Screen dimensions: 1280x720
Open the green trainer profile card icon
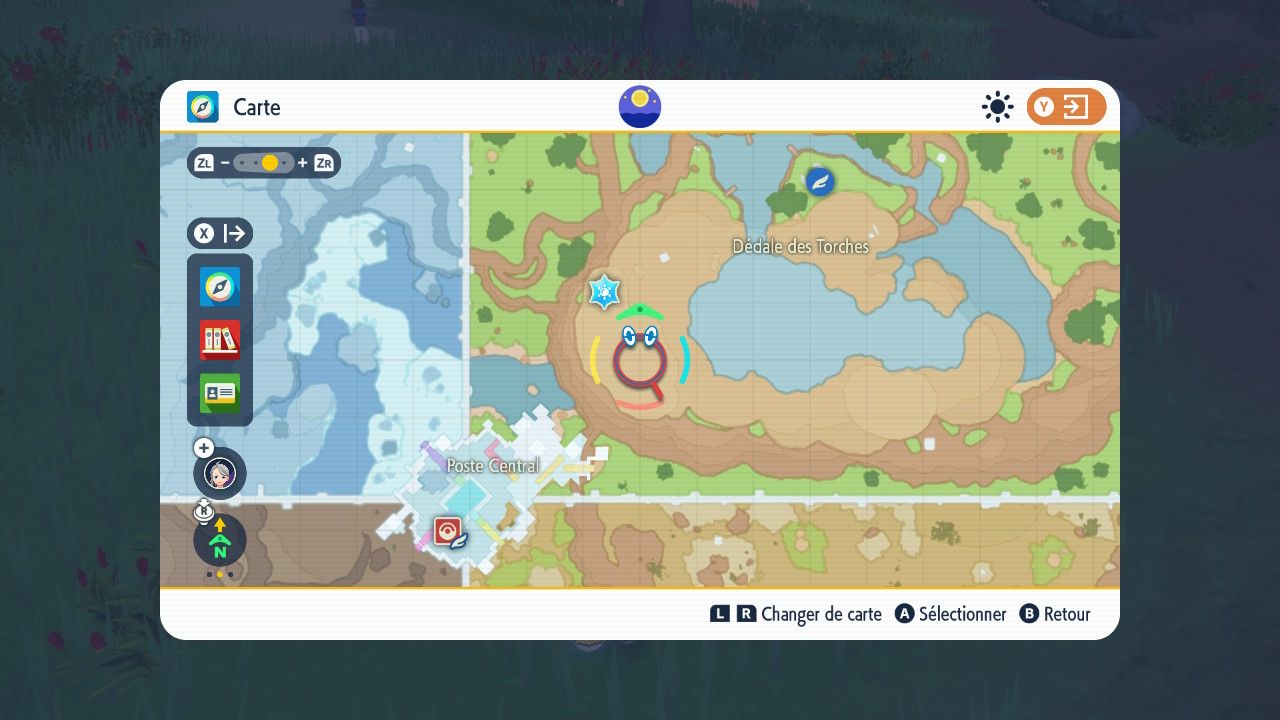coord(220,393)
